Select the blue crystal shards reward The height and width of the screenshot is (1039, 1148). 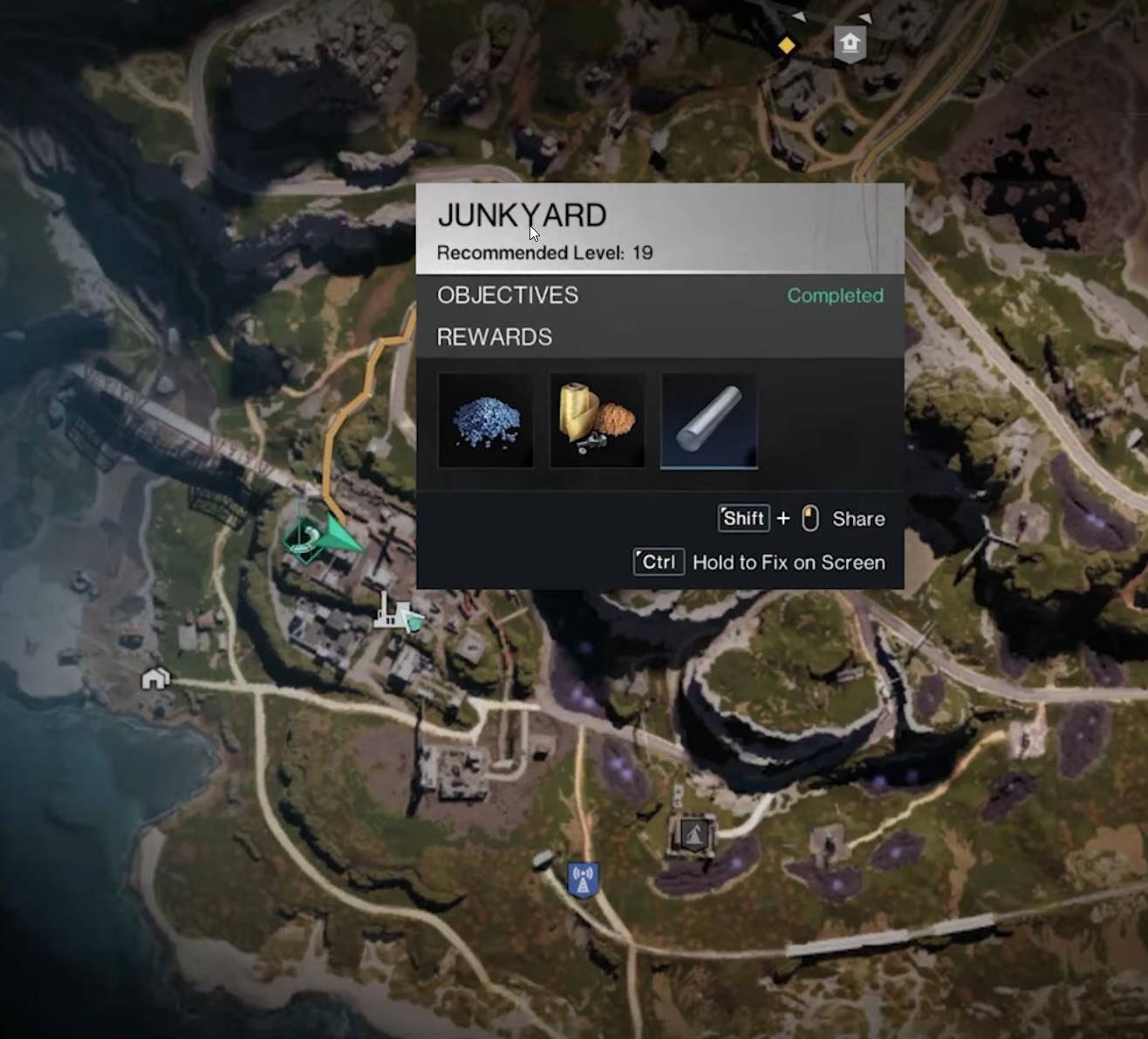click(485, 421)
